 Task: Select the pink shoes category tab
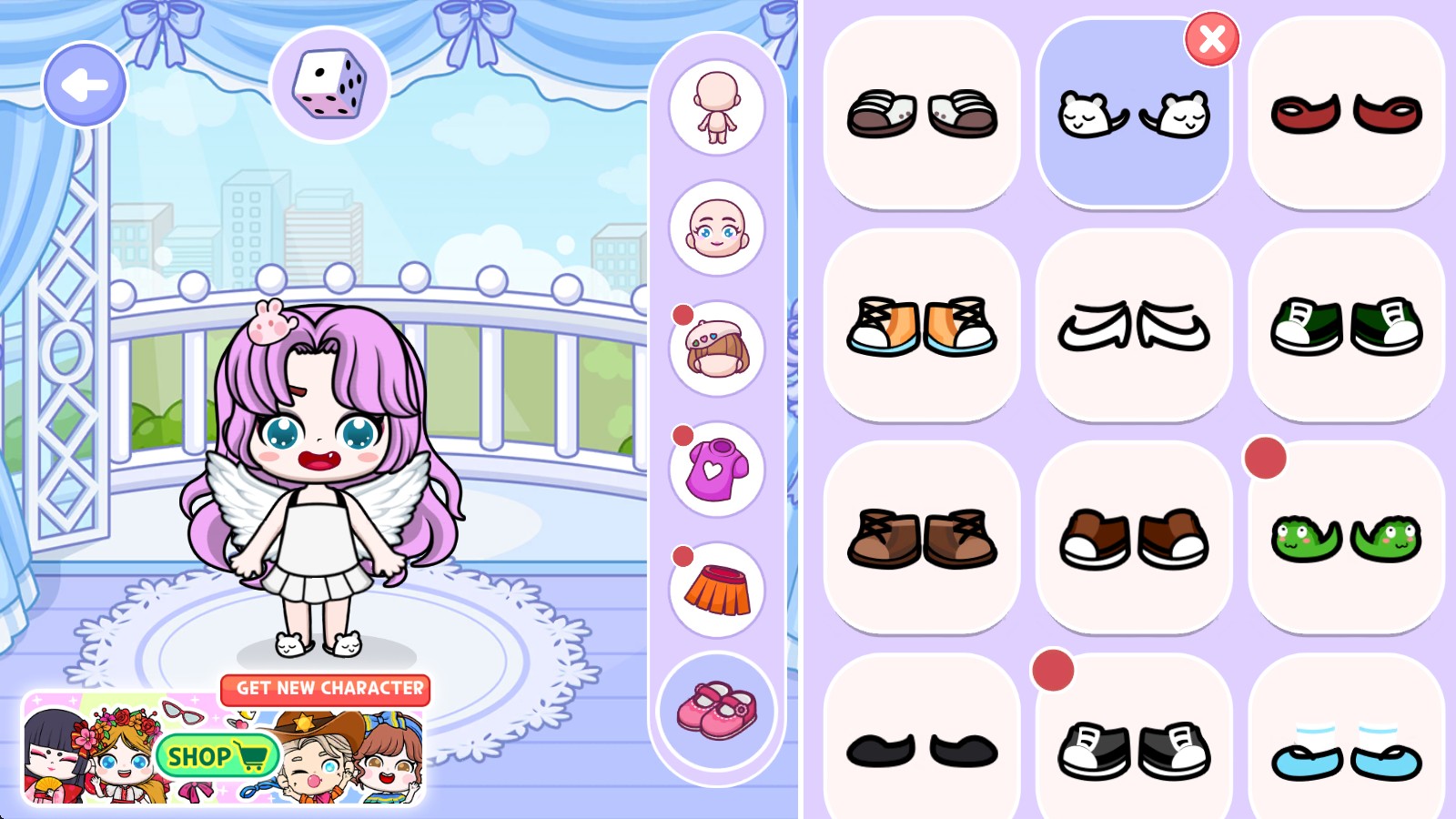pos(717,711)
